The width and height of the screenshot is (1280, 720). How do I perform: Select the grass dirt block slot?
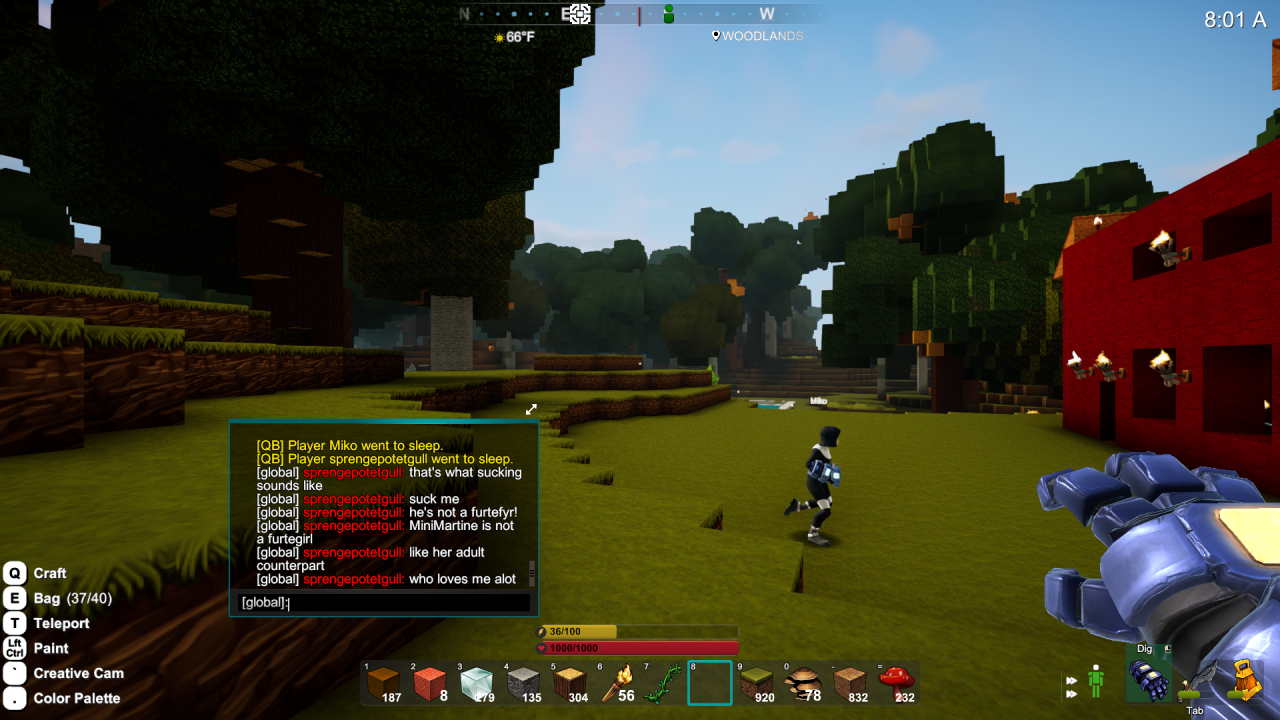click(756, 683)
